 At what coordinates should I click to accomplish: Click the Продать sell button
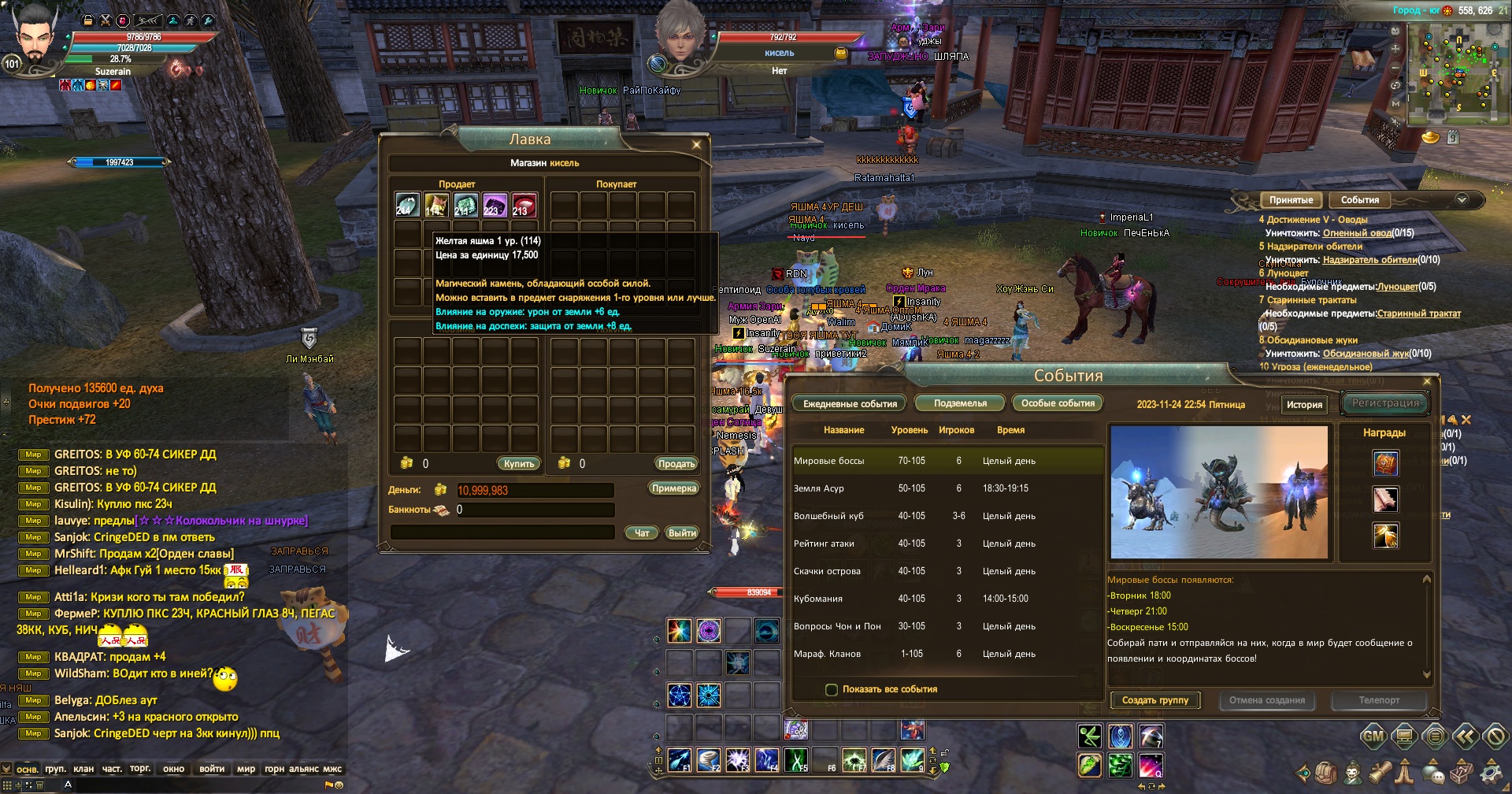[x=676, y=464]
